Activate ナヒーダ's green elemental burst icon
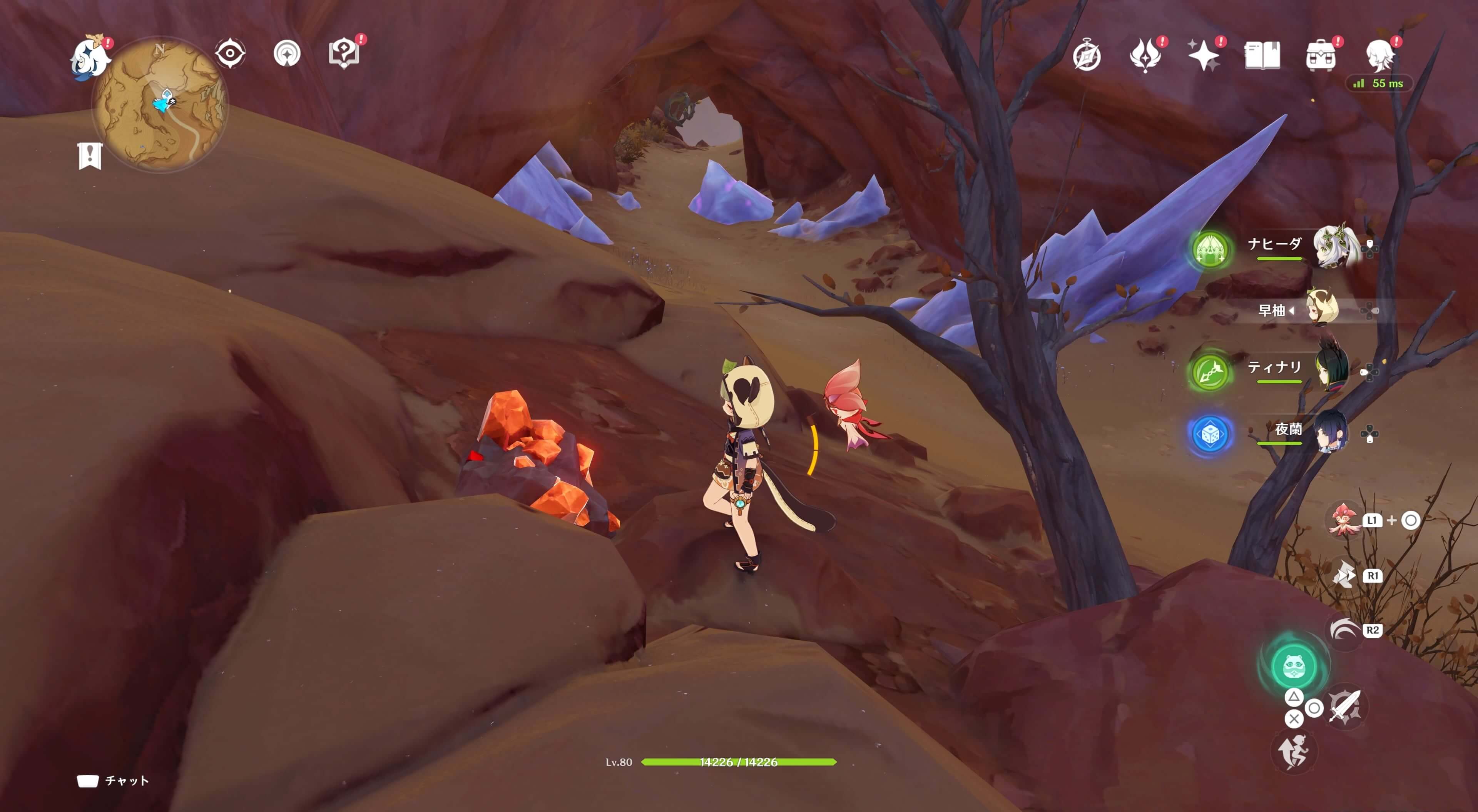Image resolution: width=1478 pixels, height=812 pixels. (x=1210, y=250)
